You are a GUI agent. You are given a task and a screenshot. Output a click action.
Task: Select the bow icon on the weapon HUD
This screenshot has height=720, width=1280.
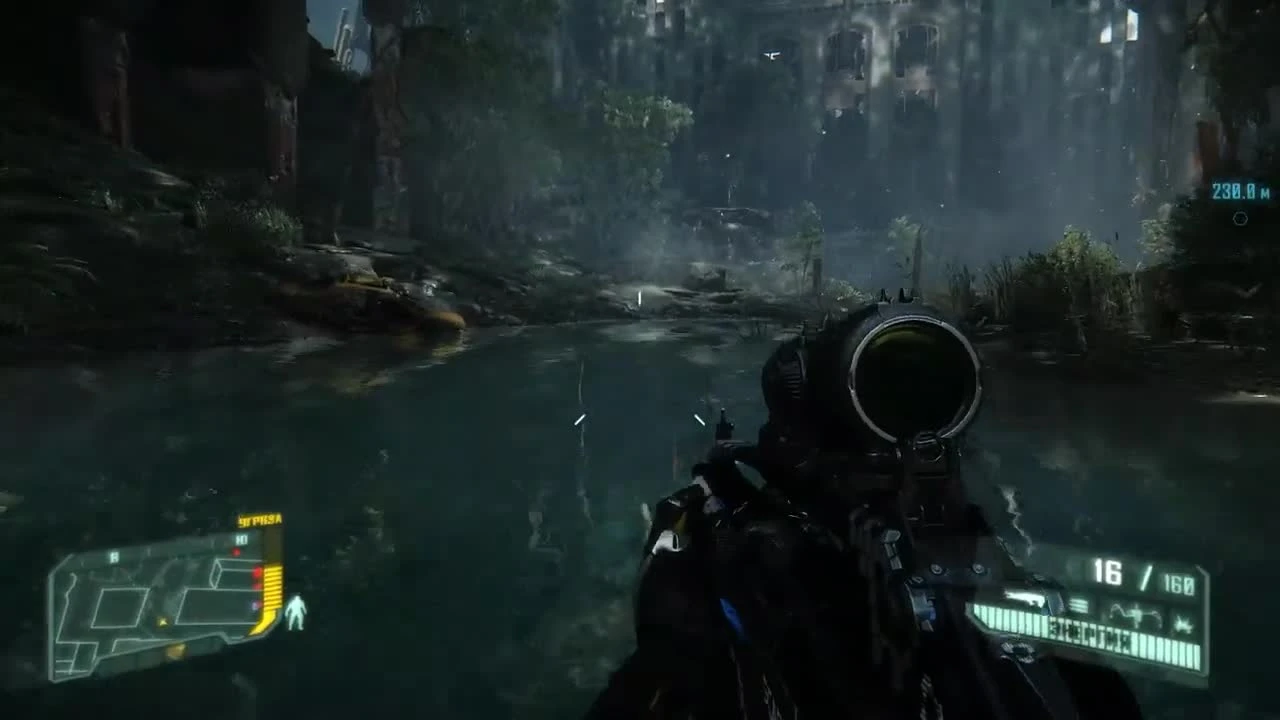click(1135, 613)
